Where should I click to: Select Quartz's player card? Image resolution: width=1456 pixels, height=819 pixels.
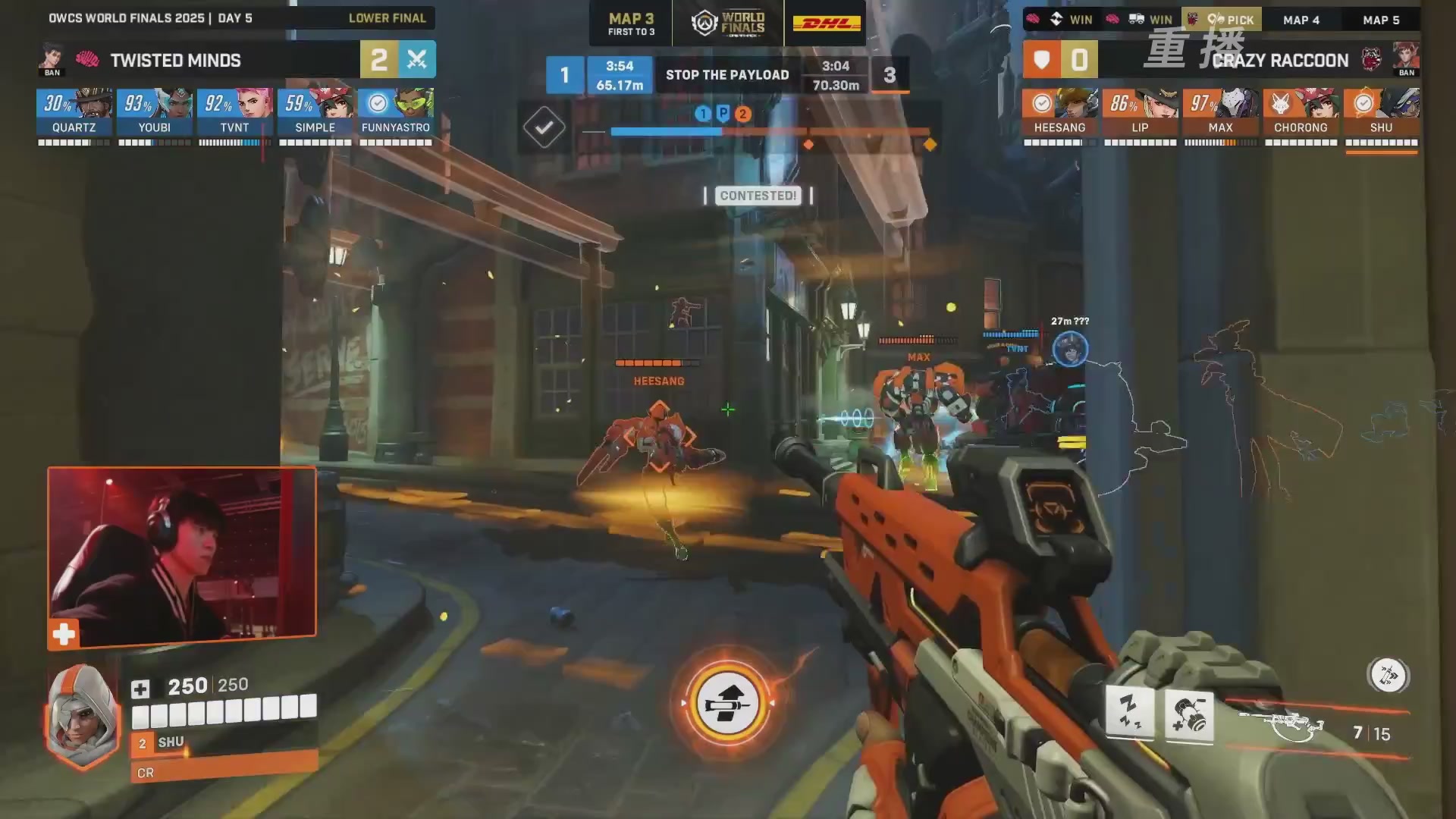(x=74, y=112)
